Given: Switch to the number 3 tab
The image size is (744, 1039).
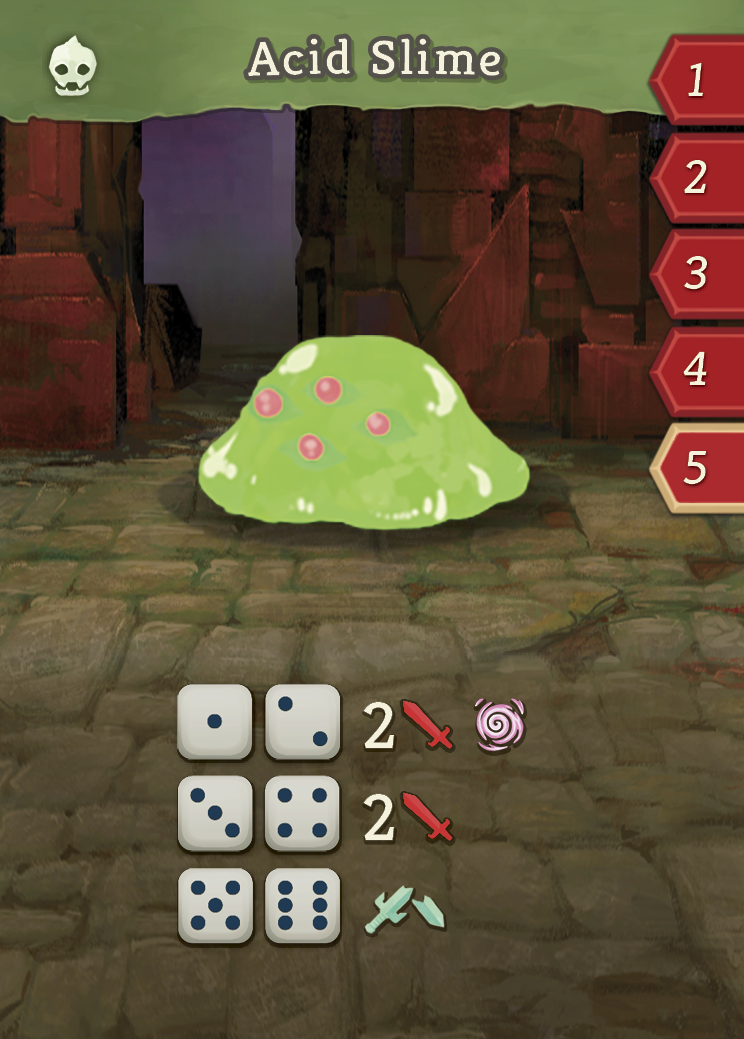Looking at the screenshot, I should click(x=699, y=273).
